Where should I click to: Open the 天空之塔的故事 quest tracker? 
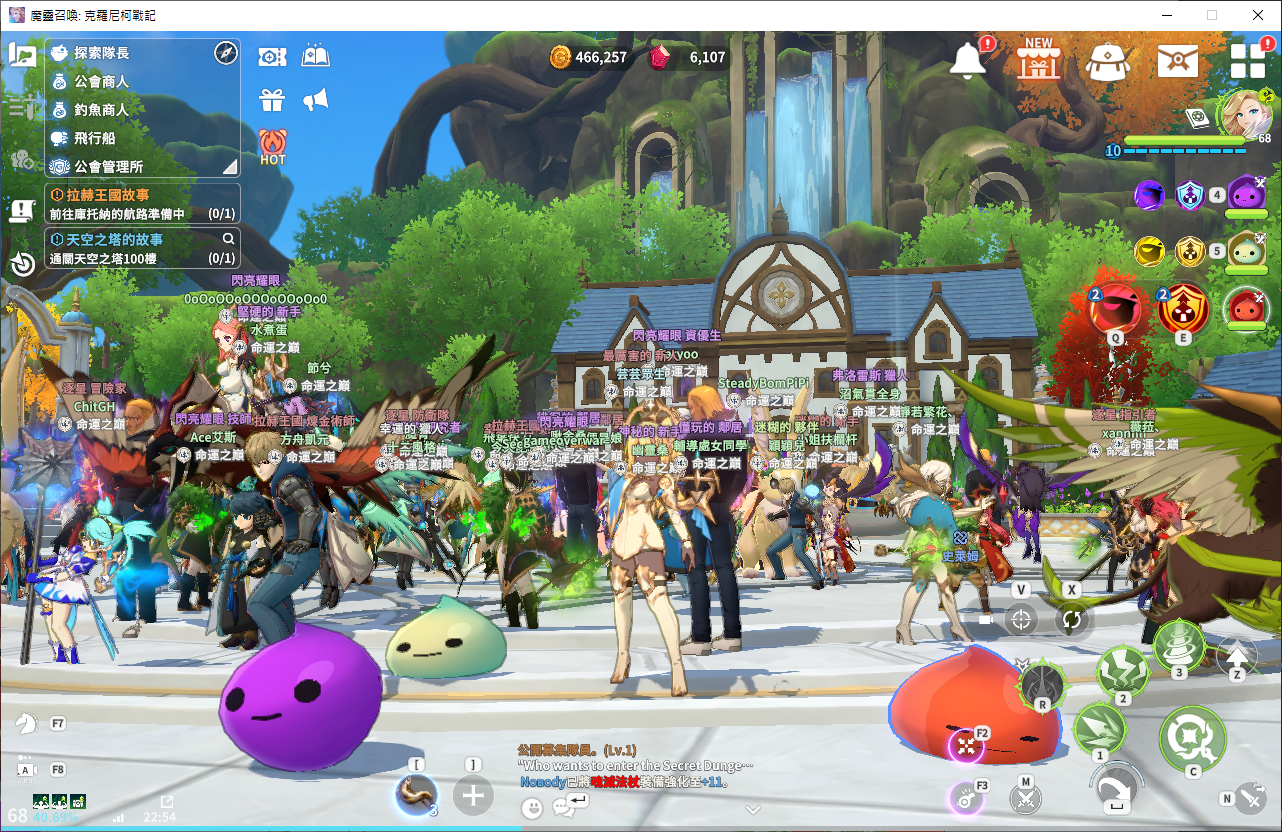(142, 248)
